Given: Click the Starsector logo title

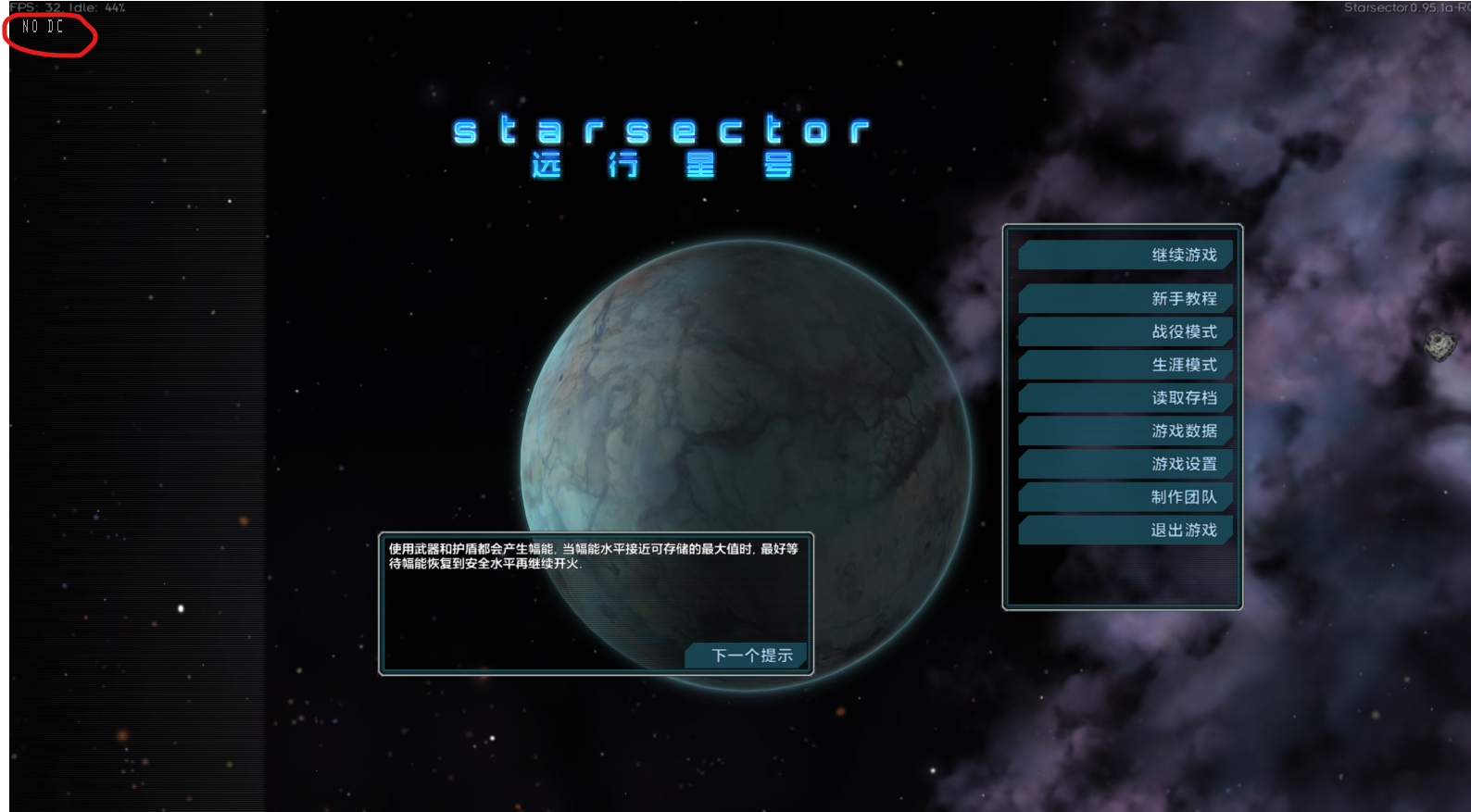Looking at the screenshot, I should [x=661, y=130].
